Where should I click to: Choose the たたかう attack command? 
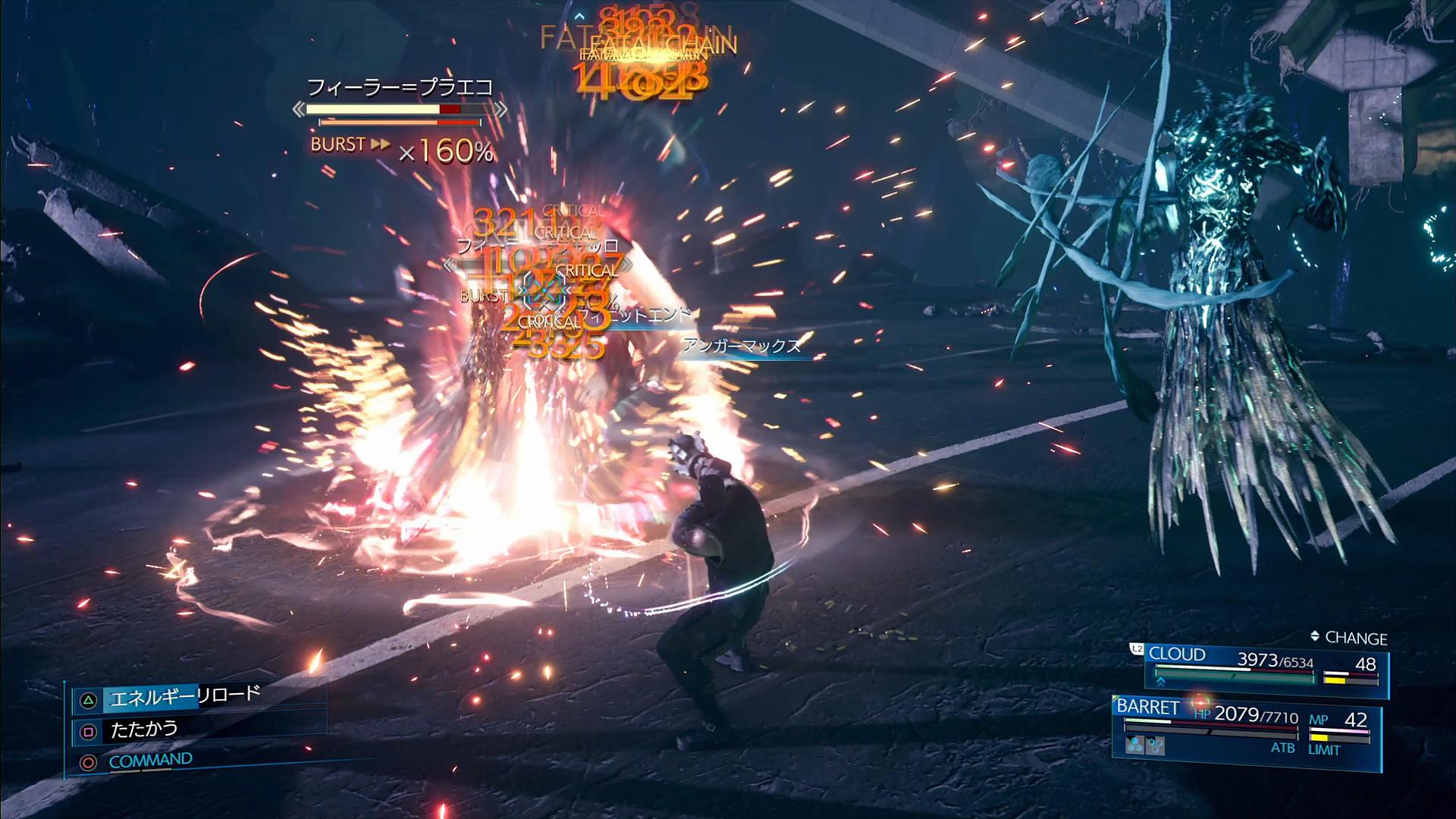coord(144,730)
